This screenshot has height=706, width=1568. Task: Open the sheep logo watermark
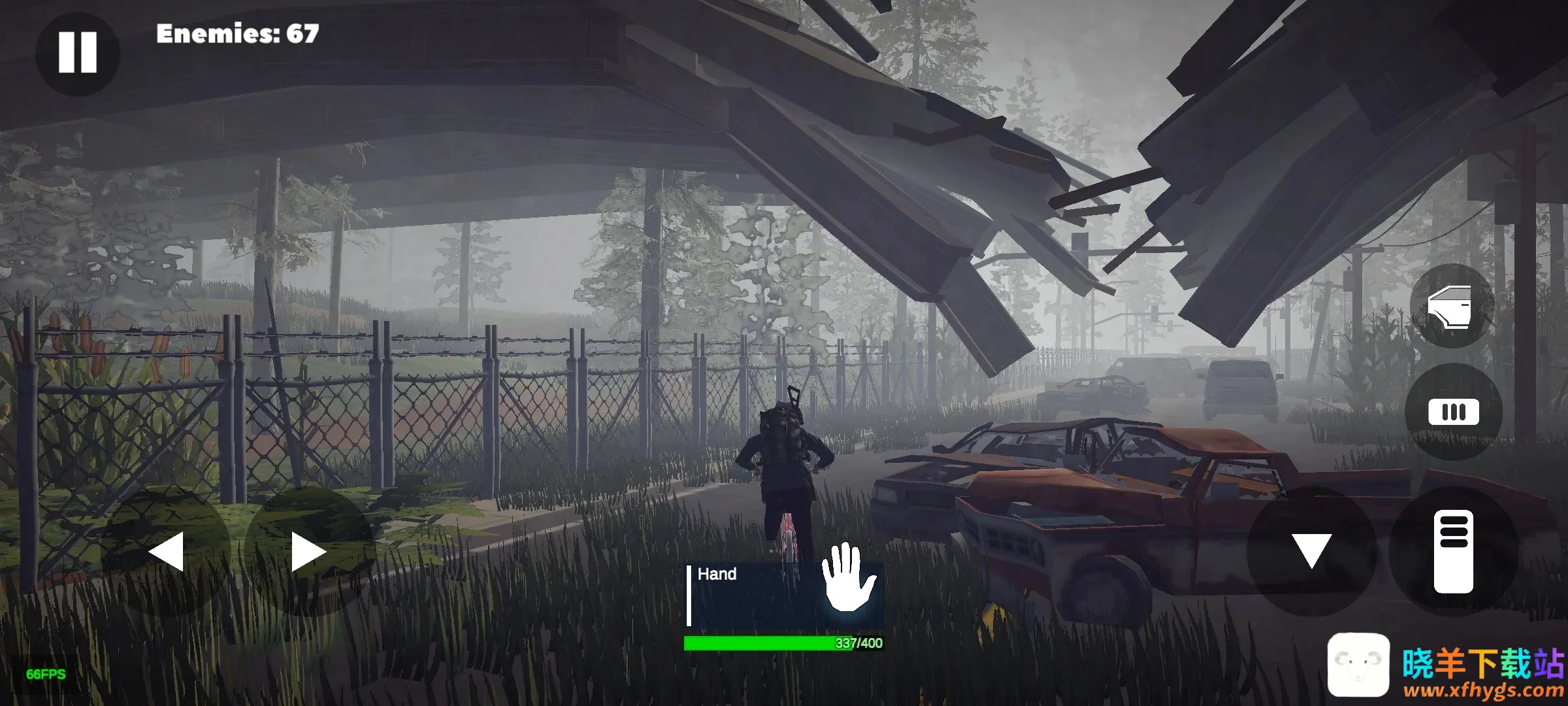pyautogui.click(x=1358, y=664)
